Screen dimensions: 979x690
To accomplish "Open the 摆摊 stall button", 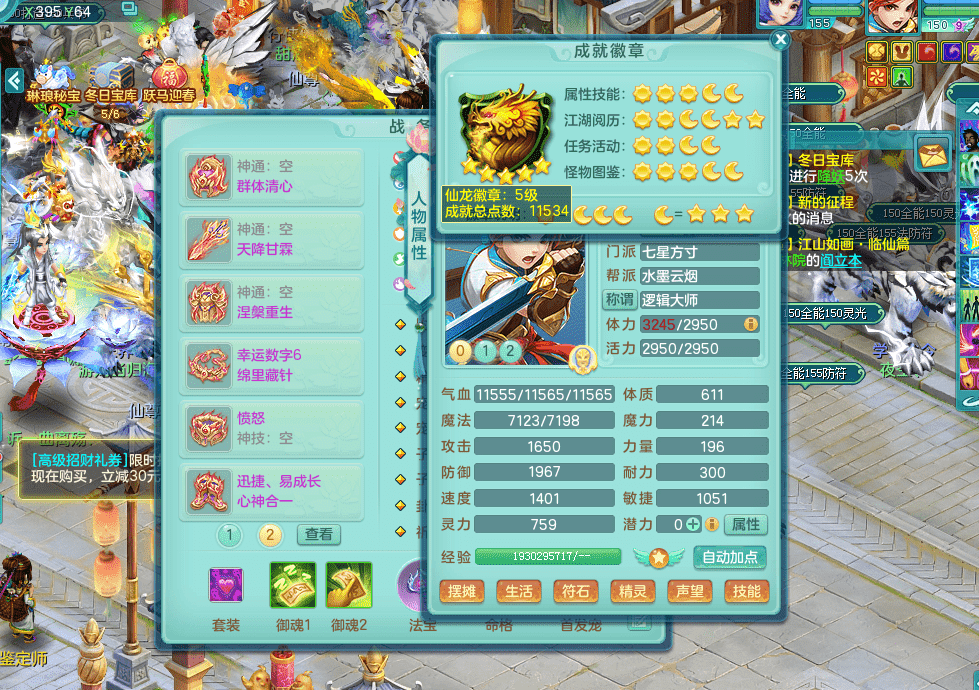I will [462, 591].
